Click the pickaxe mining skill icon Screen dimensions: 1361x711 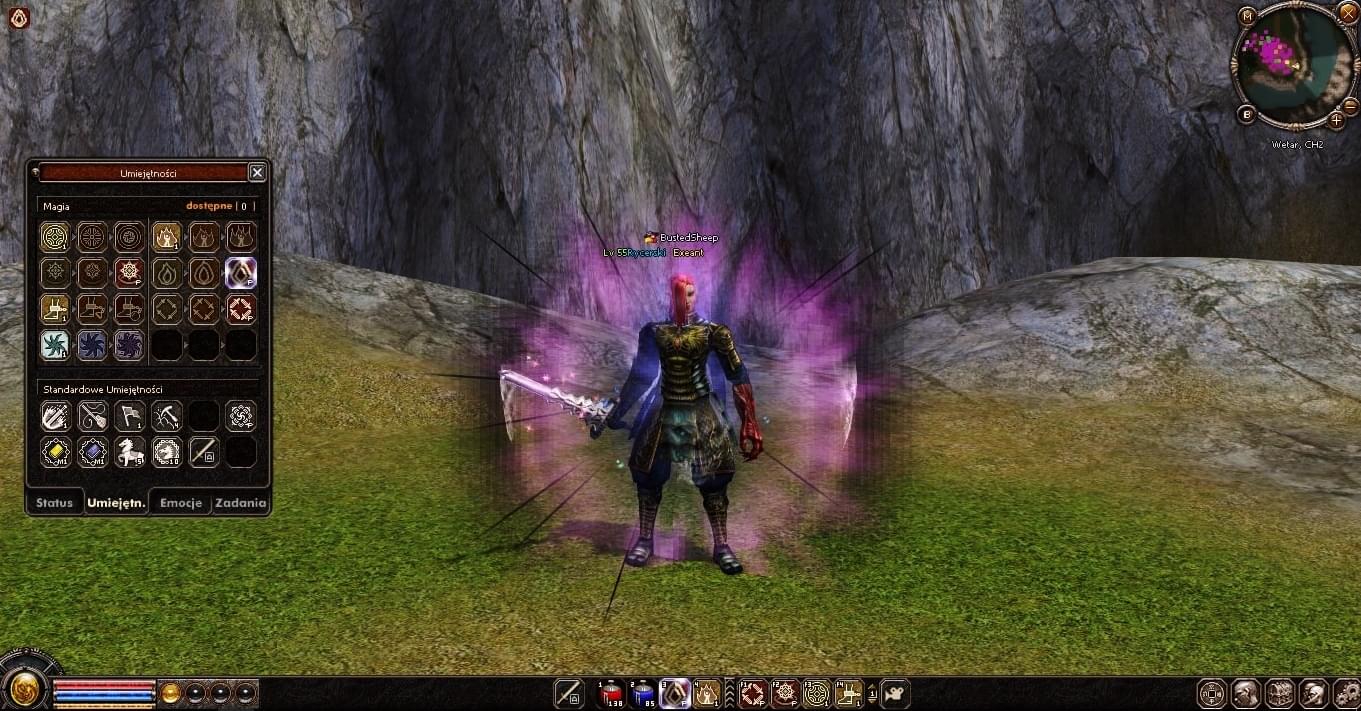coord(166,416)
